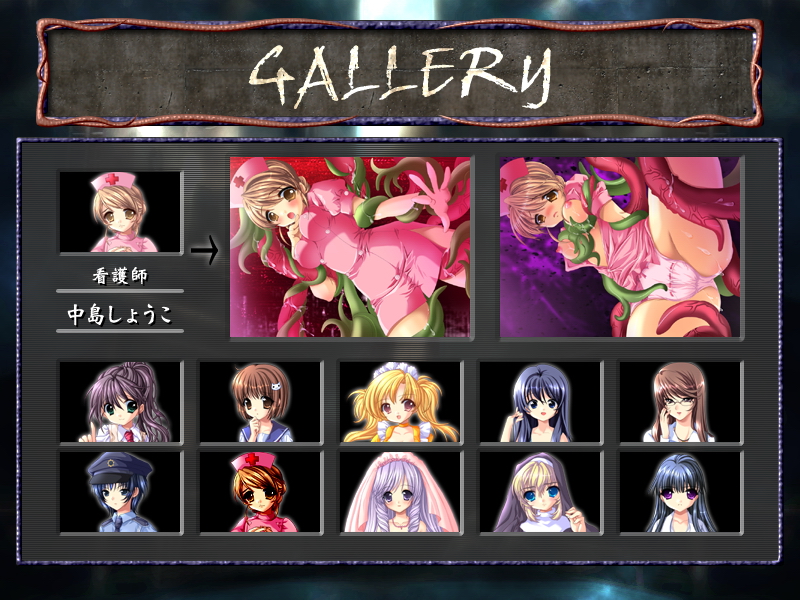Image resolution: width=800 pixels, height=600 pixels.
Task: Choose the black-haired character with purple eyes
Action: 680,492
